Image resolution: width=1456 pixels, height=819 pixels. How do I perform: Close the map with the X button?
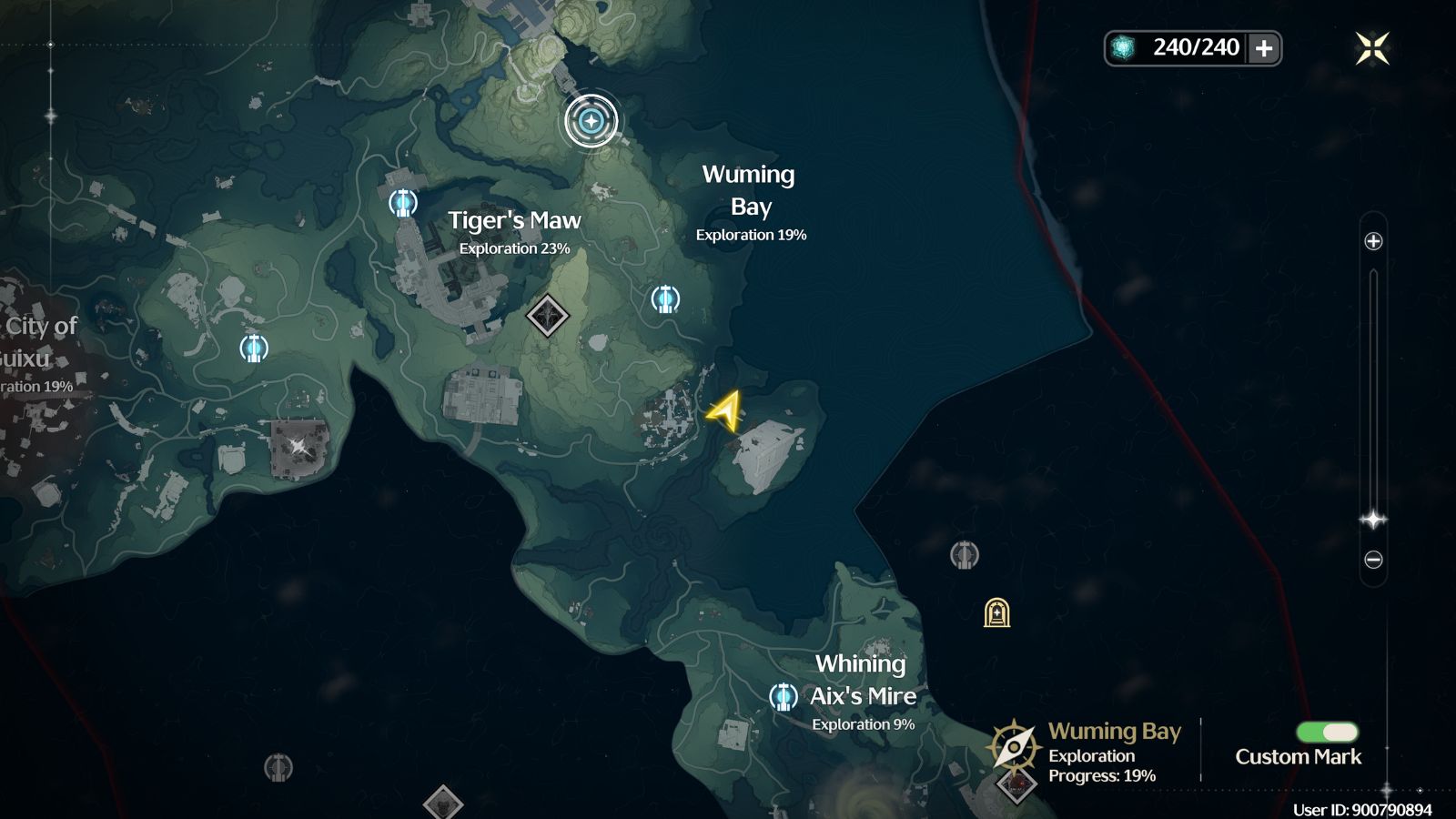click(x=1372, y=48)
